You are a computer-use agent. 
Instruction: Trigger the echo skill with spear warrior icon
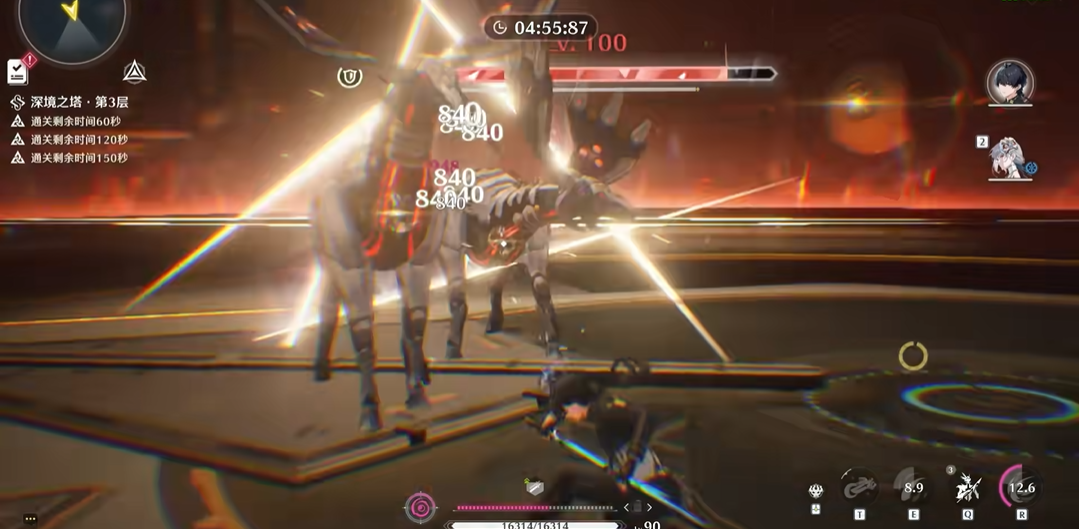tap(967, 489)
